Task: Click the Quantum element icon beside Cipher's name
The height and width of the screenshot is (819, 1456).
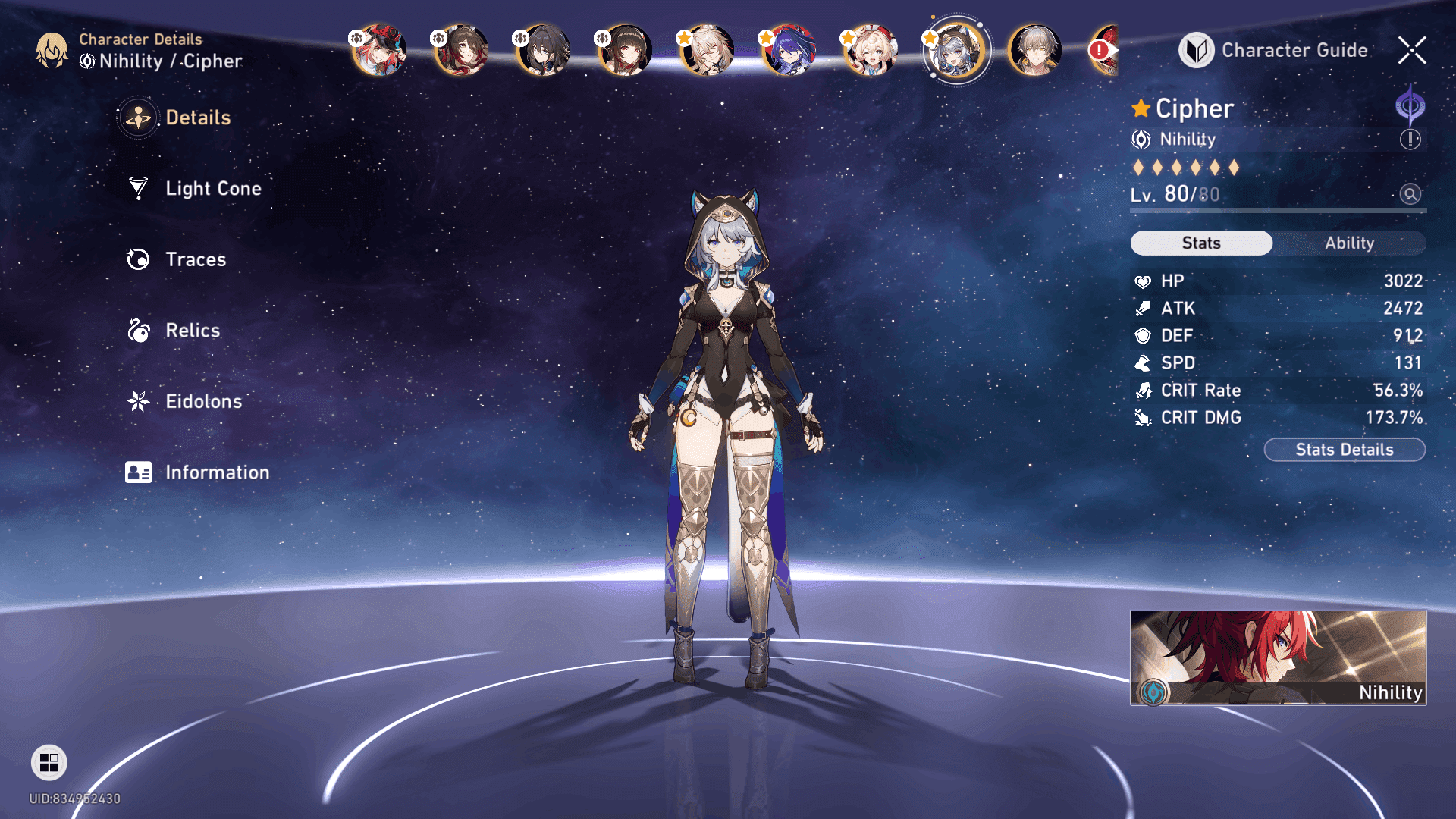Action: 1410,106
